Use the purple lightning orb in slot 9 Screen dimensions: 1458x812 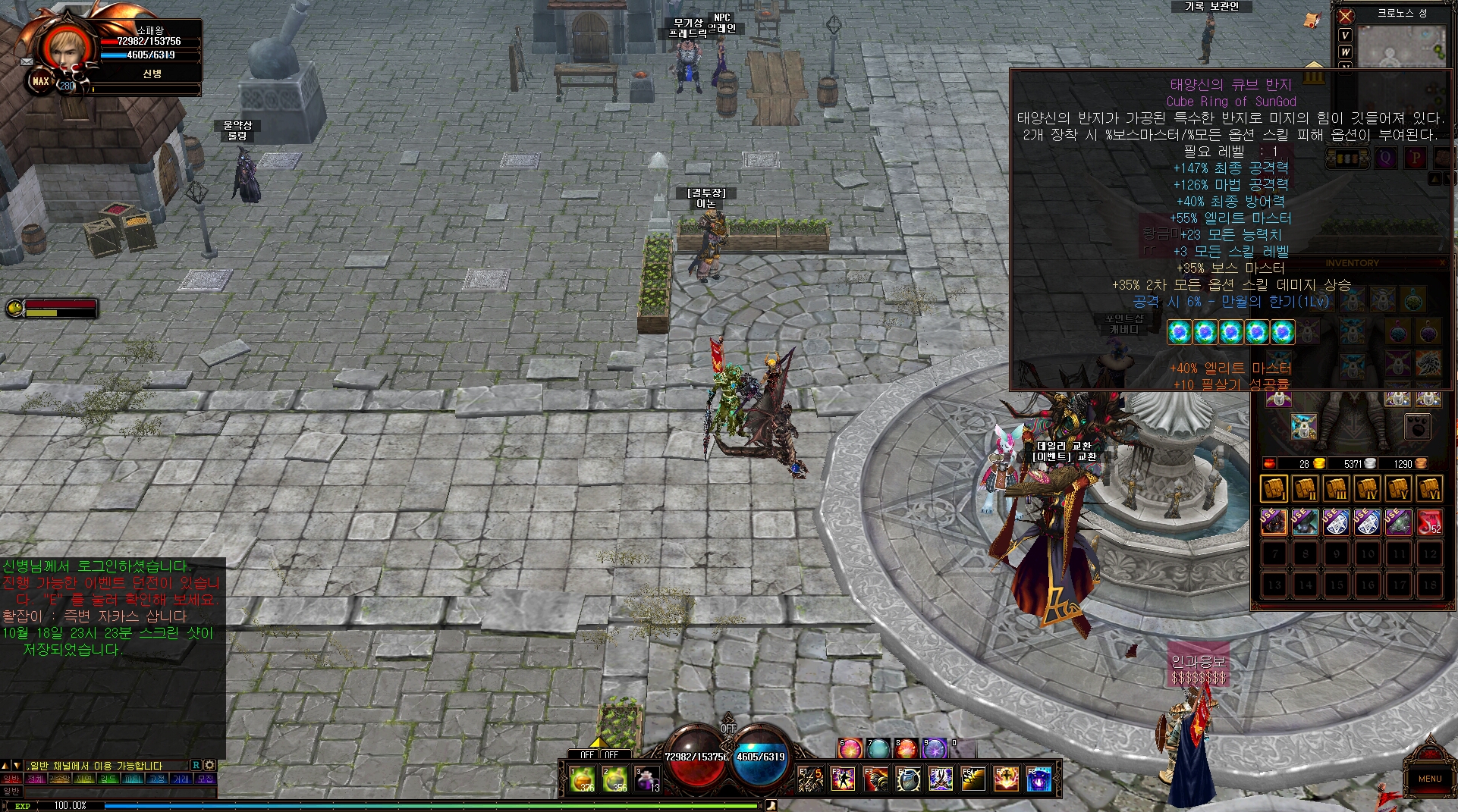[935, 749]
